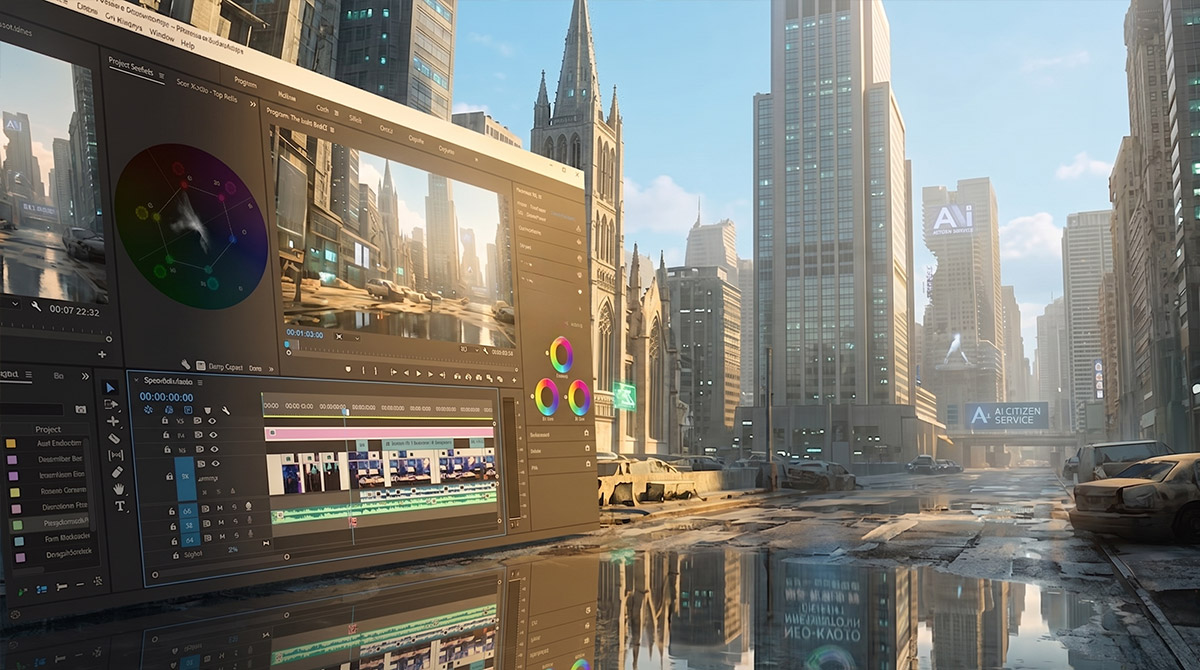Click the timeline's 00:00:00:00 timecode
Viewport: 1200px width, 670px height.
point(166,397)
